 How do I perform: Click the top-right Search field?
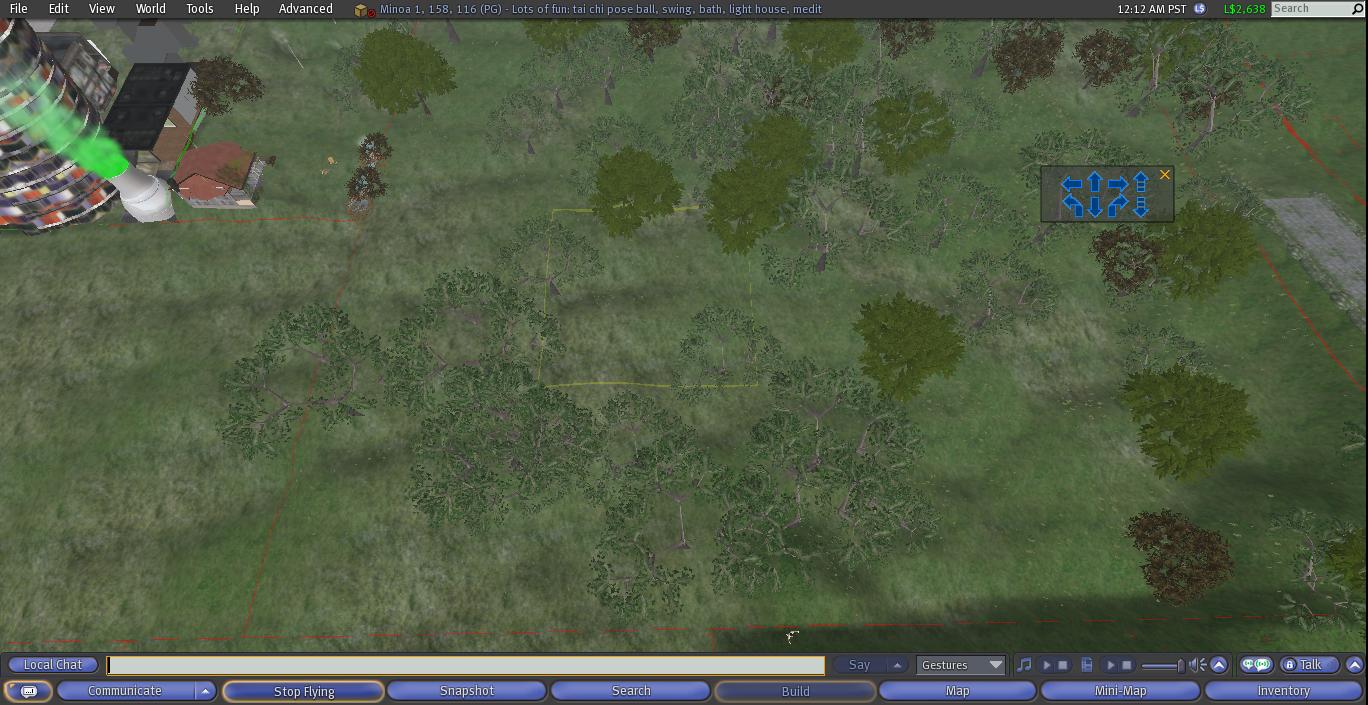point(1310,9)
